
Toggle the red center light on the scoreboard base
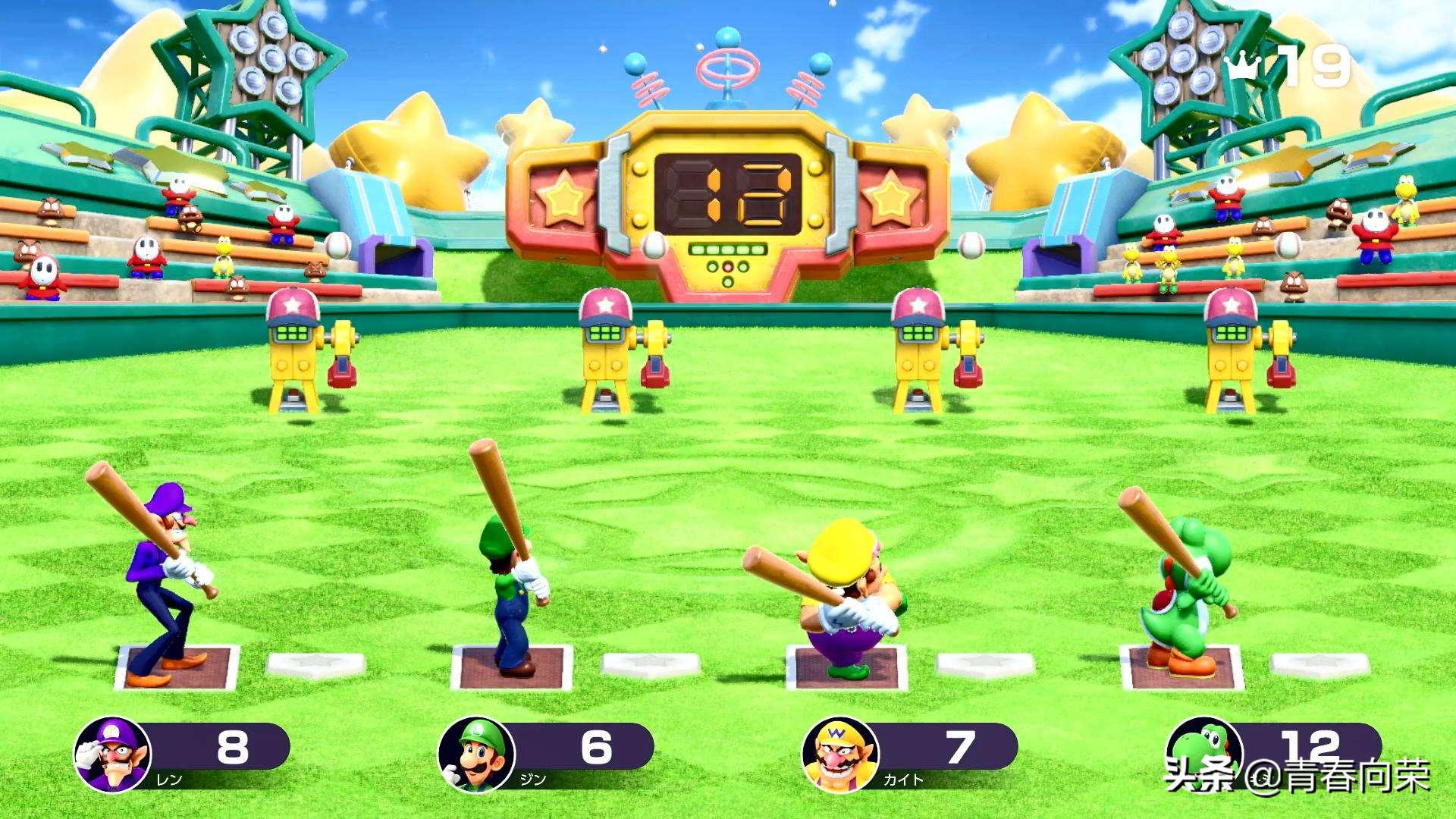[x=728, y=267]
